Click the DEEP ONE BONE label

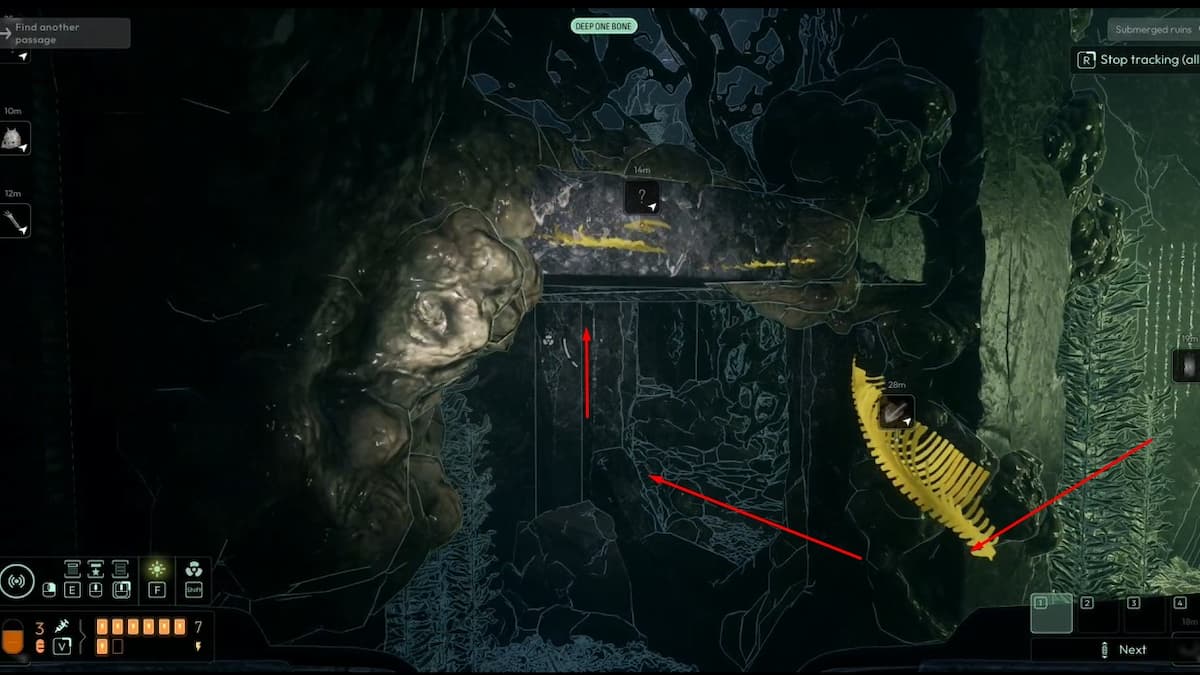(603, 26)
